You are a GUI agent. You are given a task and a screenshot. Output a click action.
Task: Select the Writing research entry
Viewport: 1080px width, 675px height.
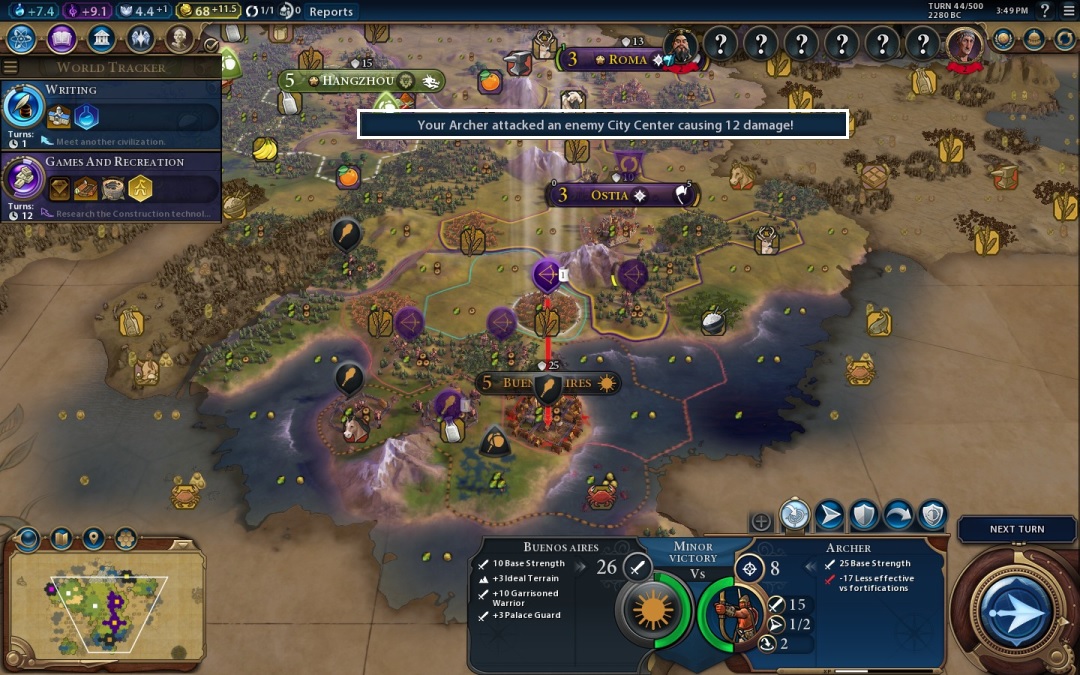tap(110, 108)
